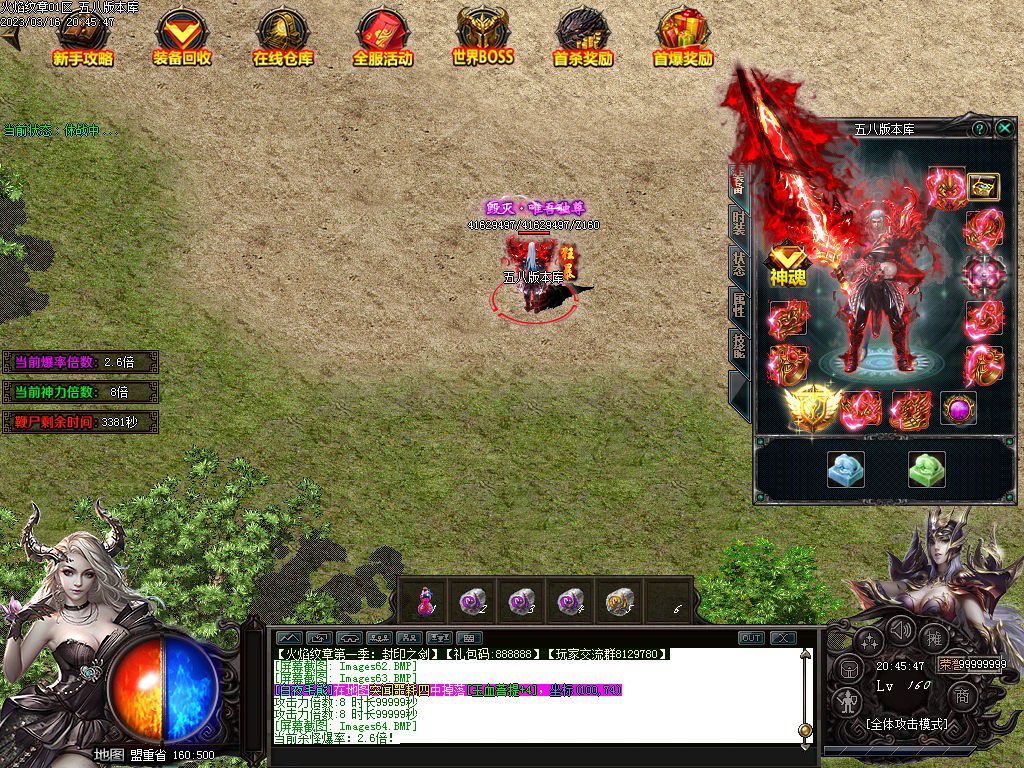Open the 在线仓库 online warehouse
1024x768 pixels.
(281, 38)
